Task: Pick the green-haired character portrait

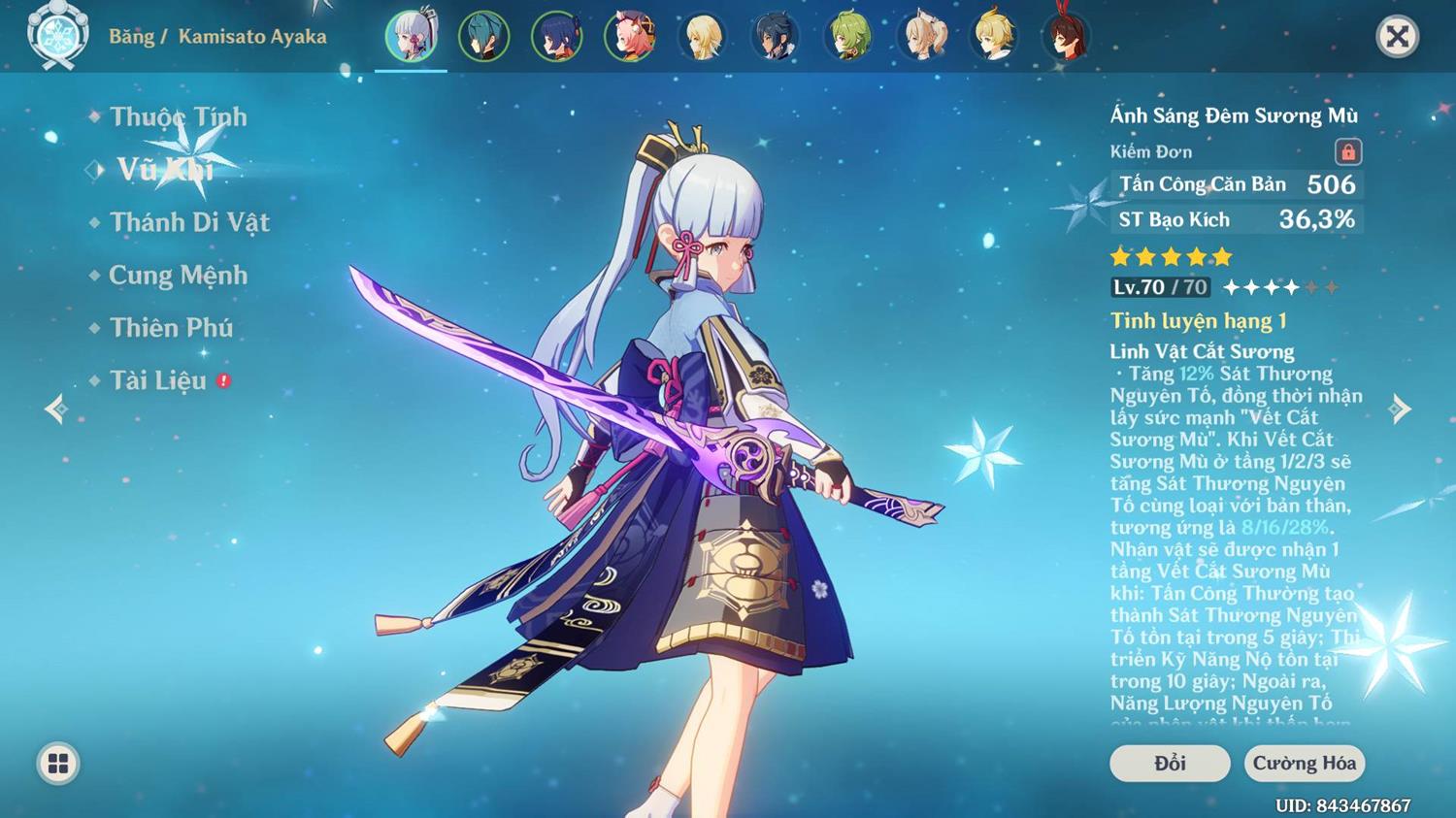Action: 847,37
